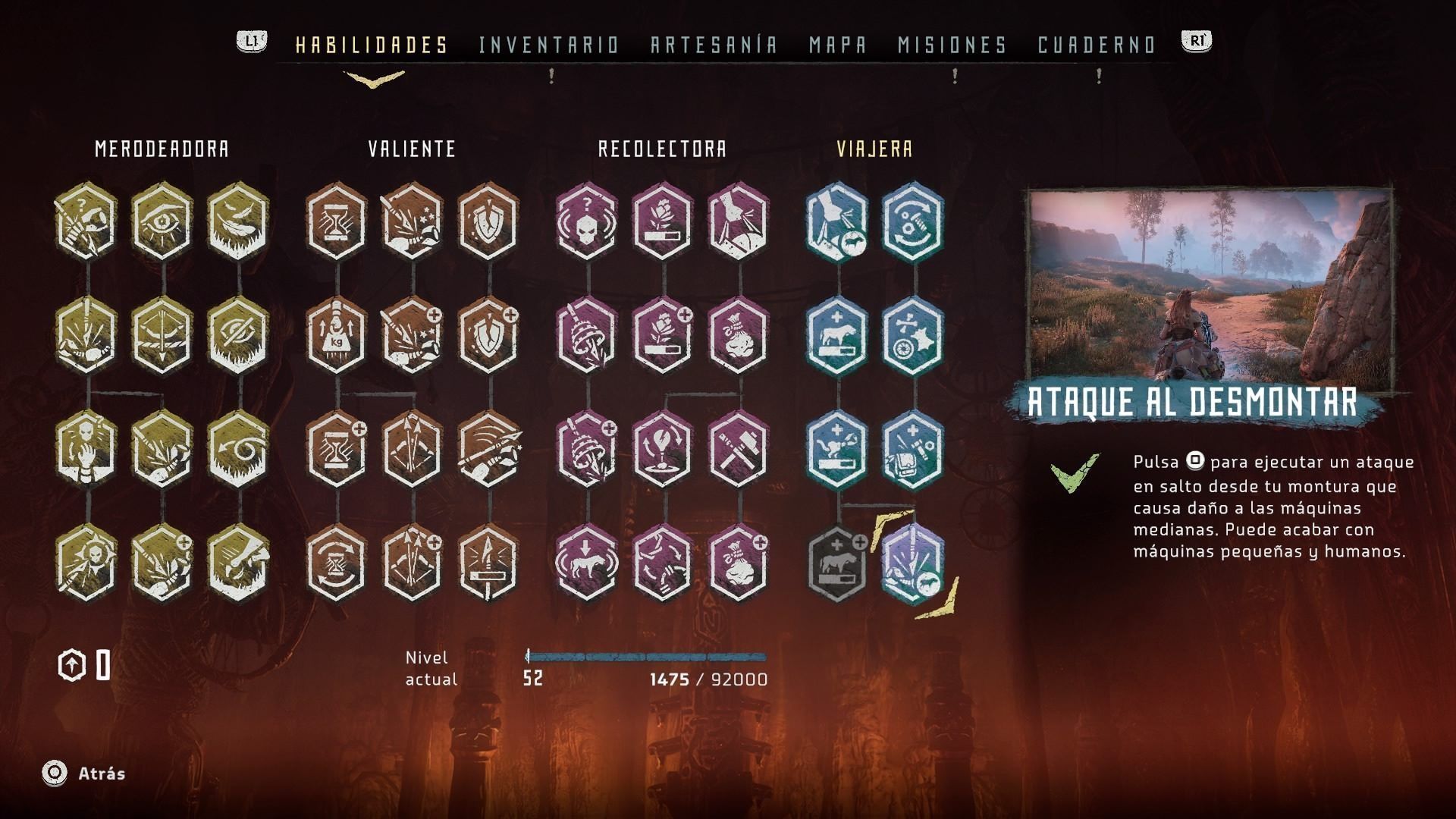Screen dimensions: 1456x819
Task: Select the eye skill under Merodeadora
Action: 162,221
